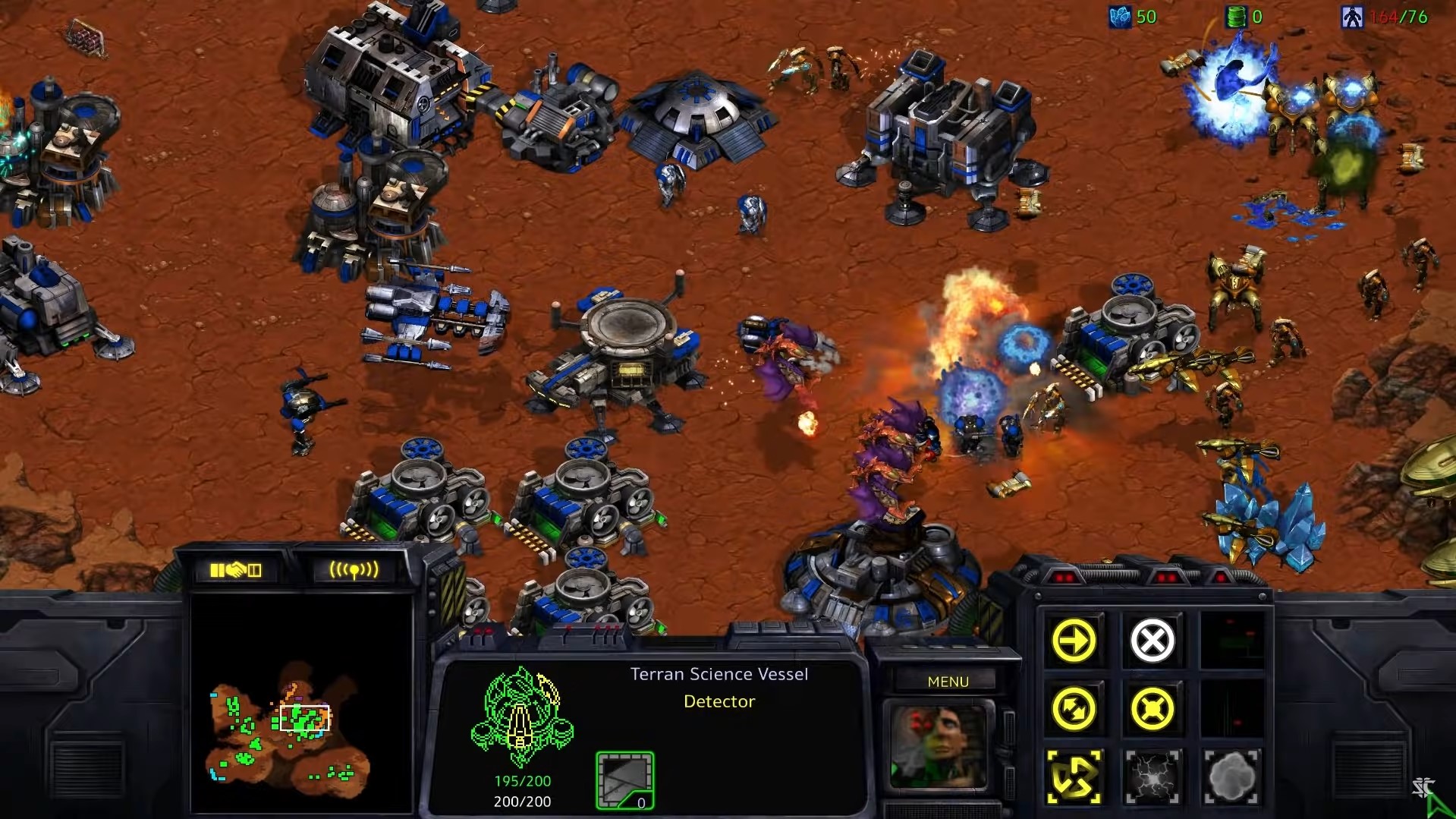Image resolution: width=1456 pixels, height=819 pixels.
Task: Cast the Defensive Matrix ability
Action: (x=1074, y=777)
